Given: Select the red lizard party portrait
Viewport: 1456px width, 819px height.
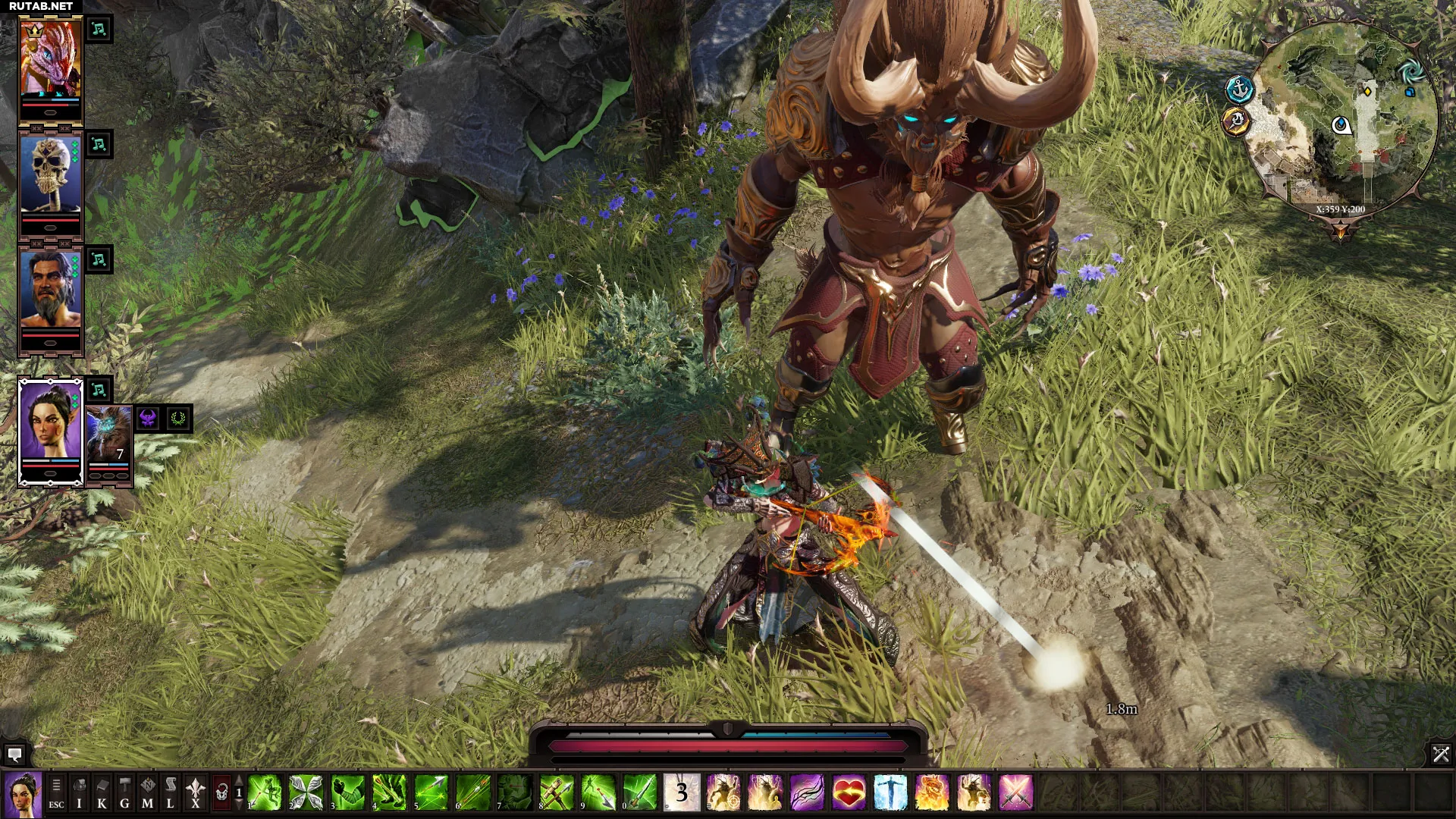Looking at the screenshot, I should [x=50, y=61].
